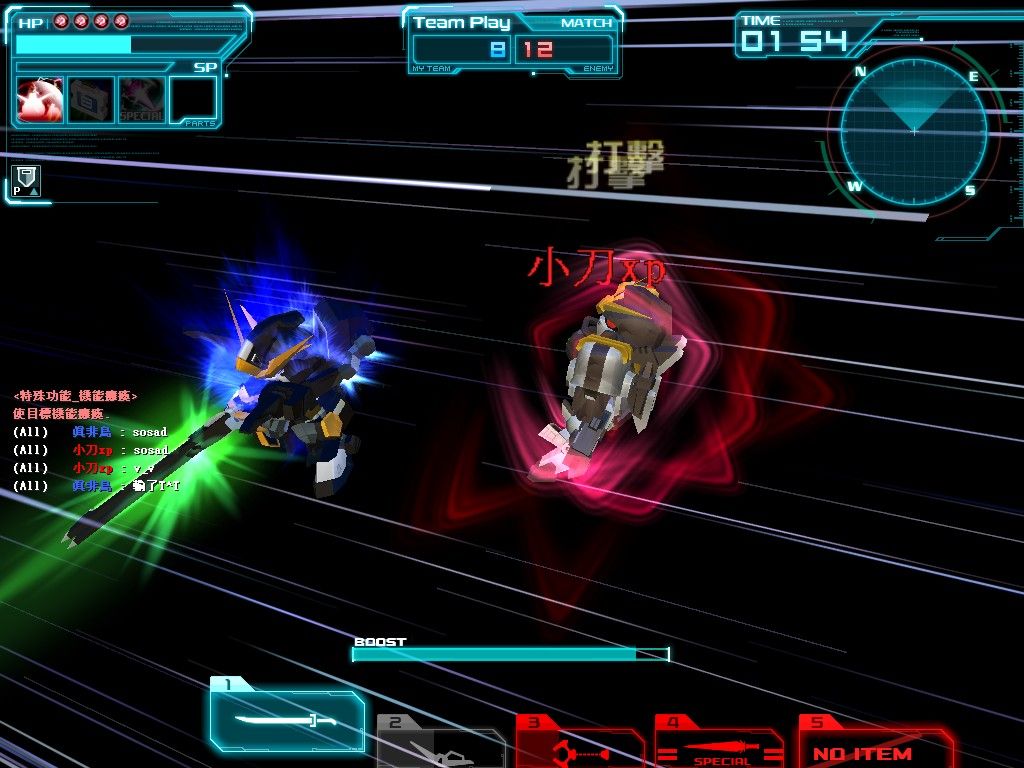This screenshot has width=1024, height=768.
Task: Open the empty PARTS slot
Action: tap(193, 100)
